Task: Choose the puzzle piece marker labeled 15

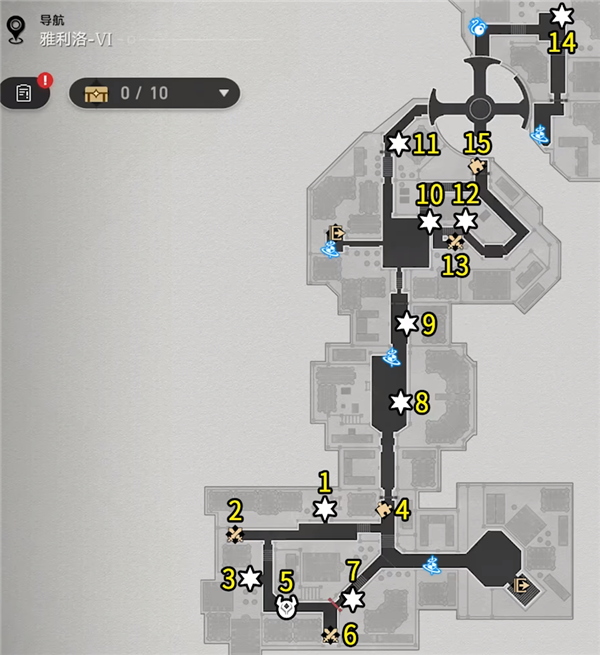Action: pyautogui.click(x=477, y=166)
